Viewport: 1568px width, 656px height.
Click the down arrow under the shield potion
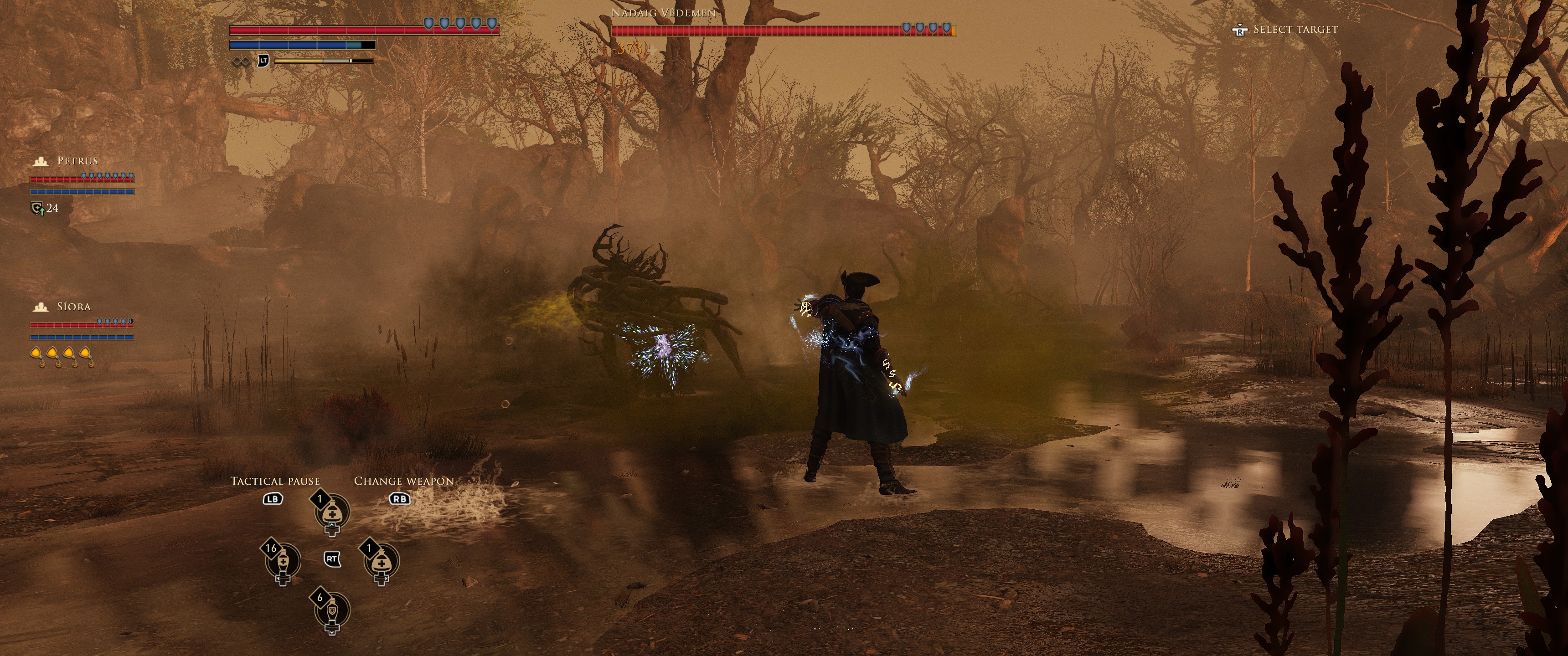pos(332,633)
